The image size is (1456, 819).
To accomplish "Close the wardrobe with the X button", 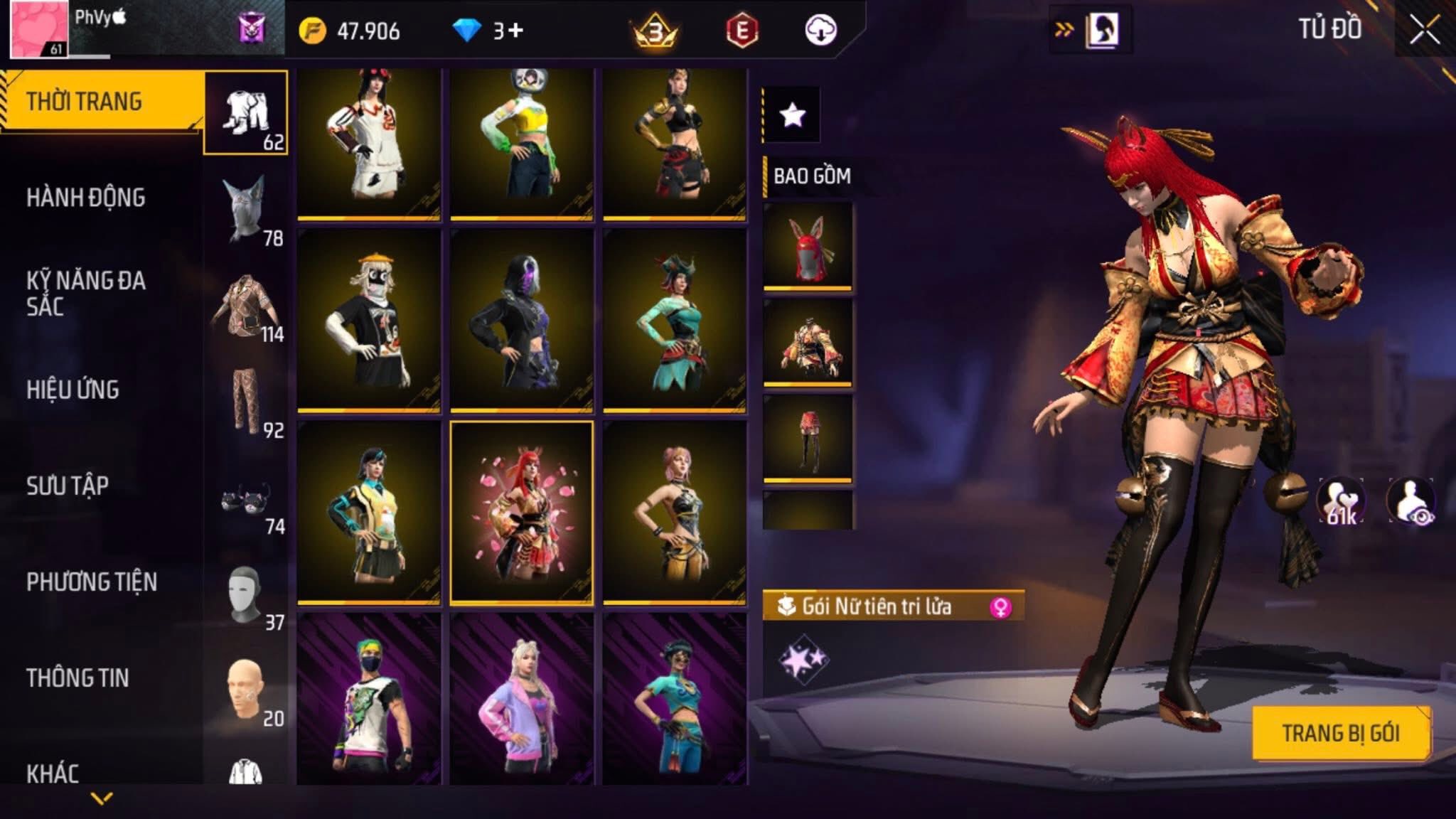I will pos(1424,31).
